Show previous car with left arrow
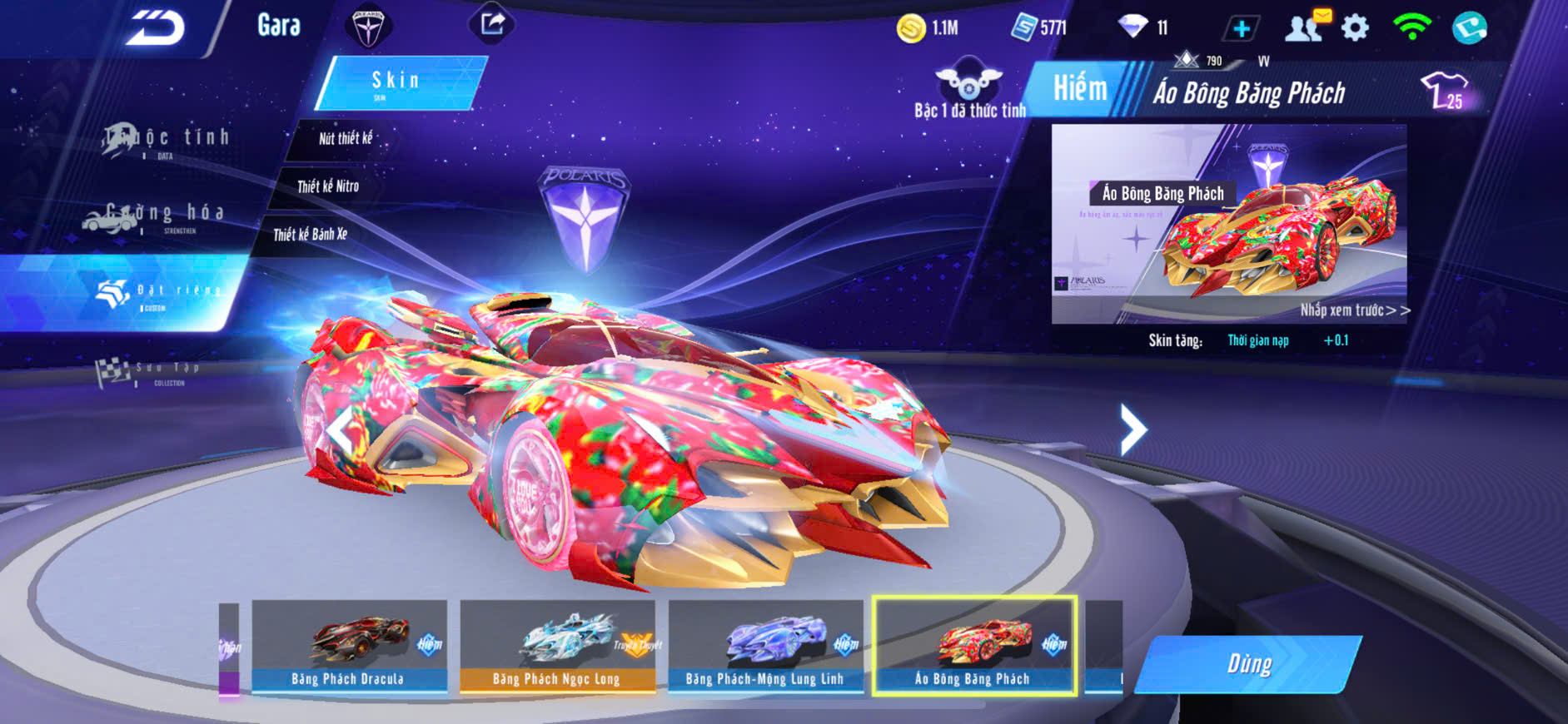The height and width of the screenshot is (724, 1568). [x=340, y=429]
